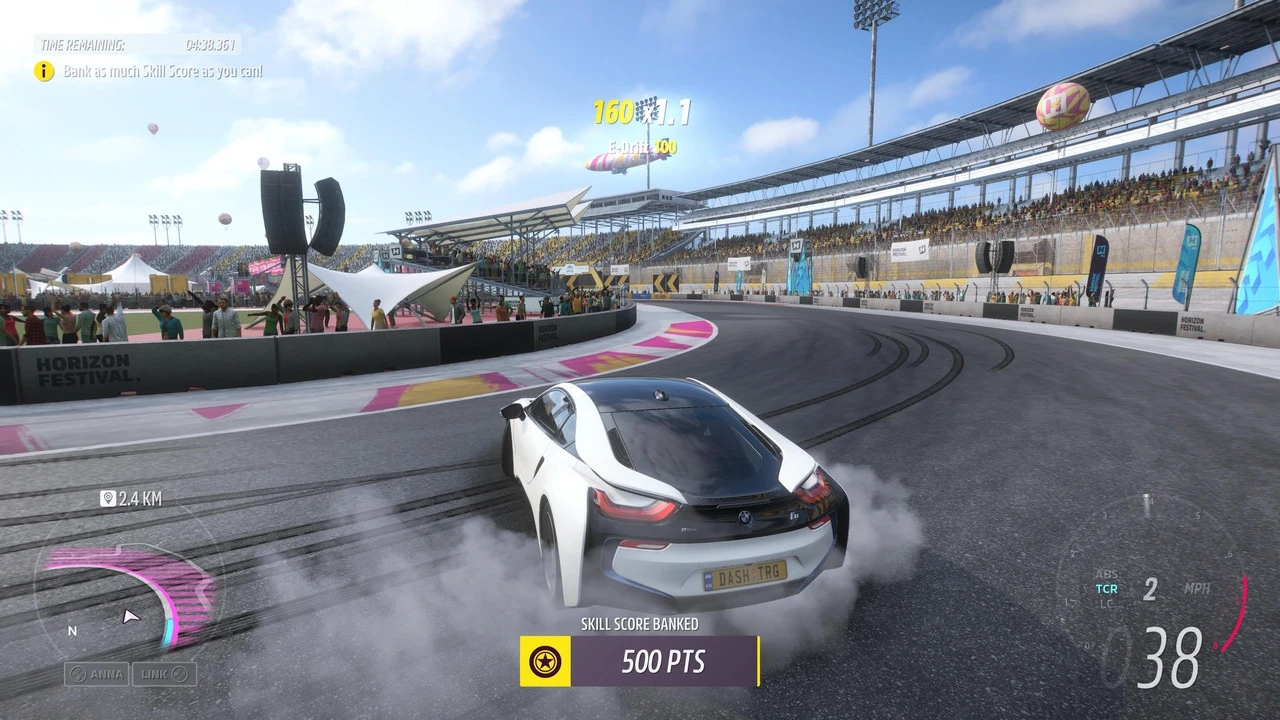This screenshot has height=720, width=1280.
Task: Click the yellow info icon near the objective text
Action: (44, 72)
